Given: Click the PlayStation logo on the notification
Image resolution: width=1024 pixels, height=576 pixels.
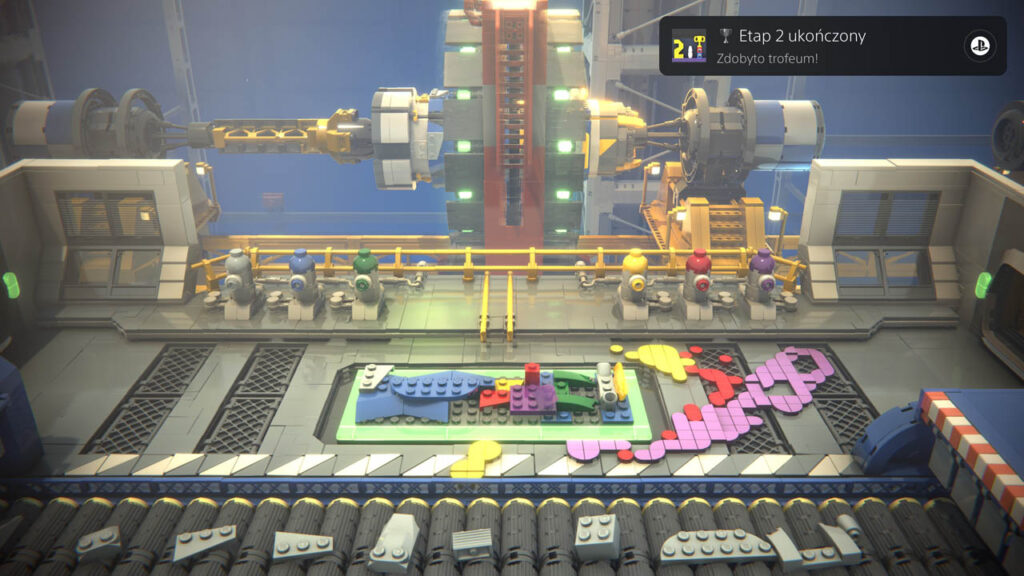Looking at the screenshot, I should [978, 46].
